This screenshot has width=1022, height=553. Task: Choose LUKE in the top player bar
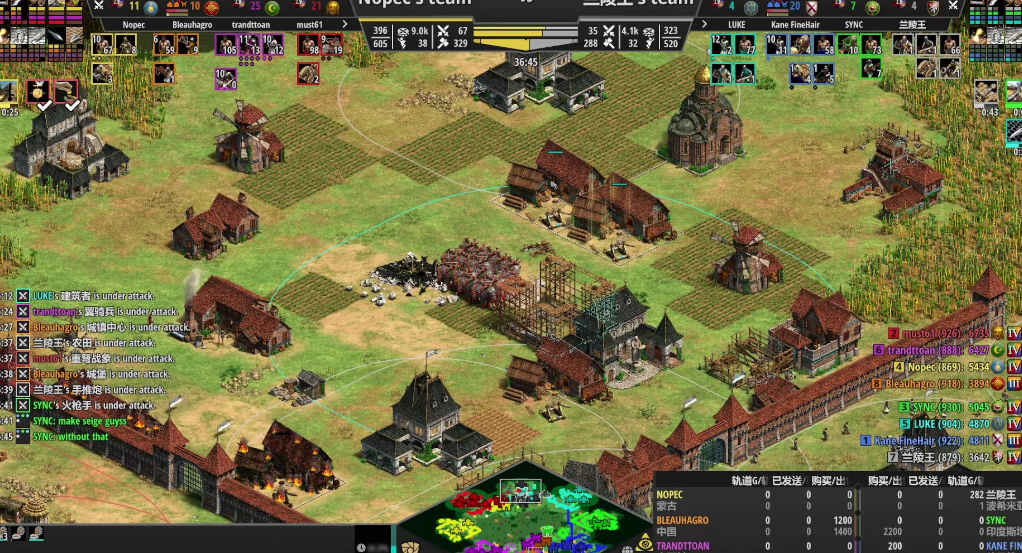pyautogui.click(x=736, y=24)
